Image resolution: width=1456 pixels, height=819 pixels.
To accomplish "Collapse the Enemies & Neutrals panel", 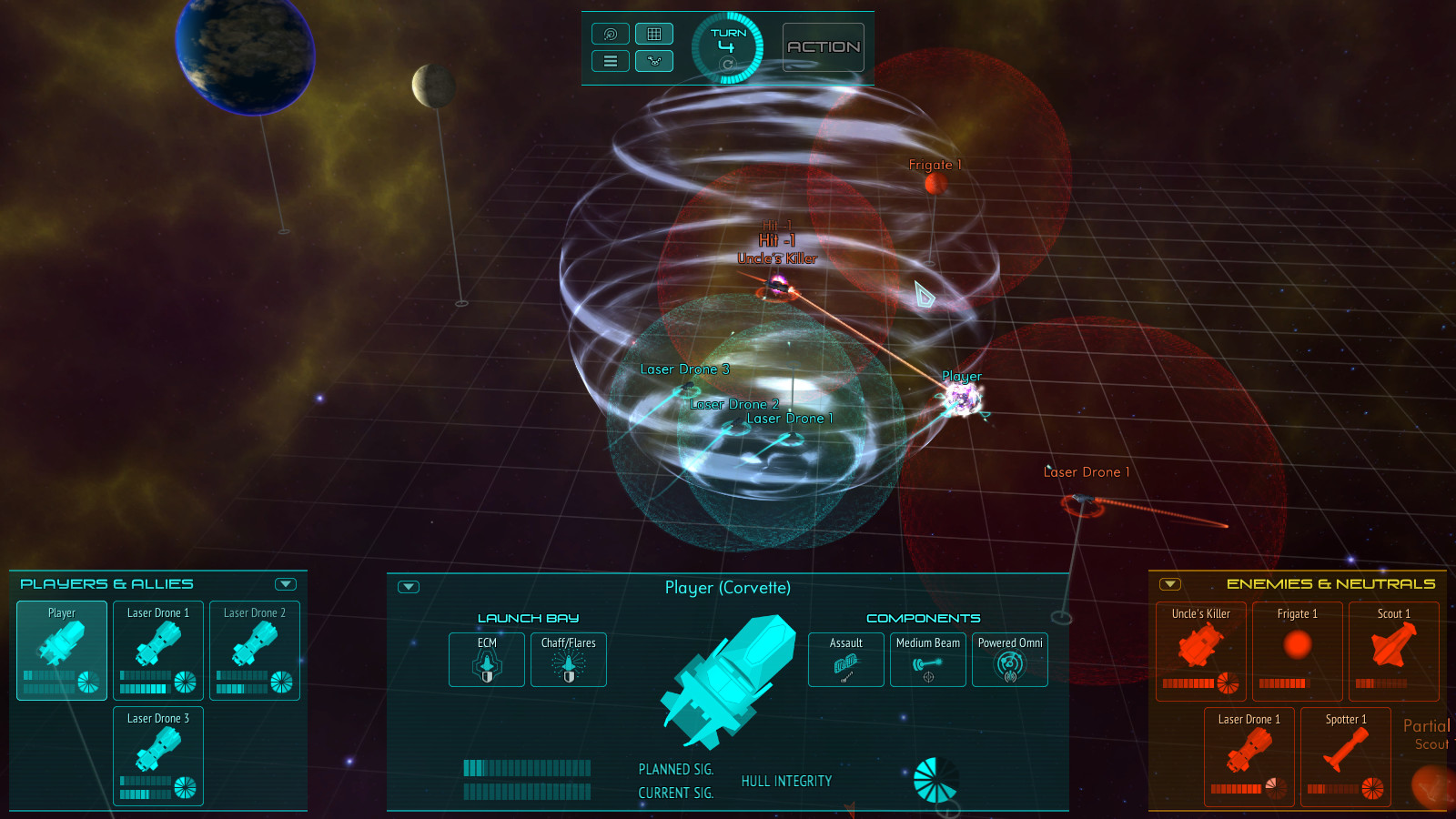I will point(1169,582).
